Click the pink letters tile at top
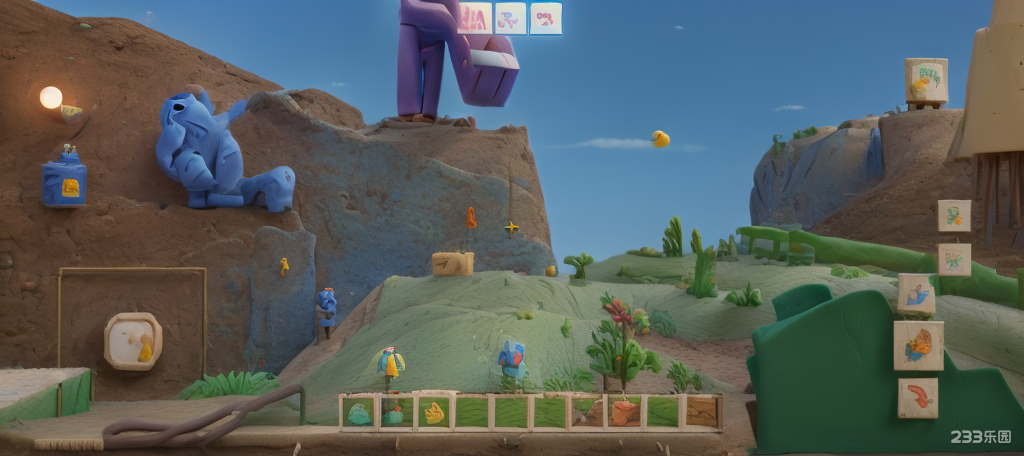Screen dimensions: 1024x456 475,18
